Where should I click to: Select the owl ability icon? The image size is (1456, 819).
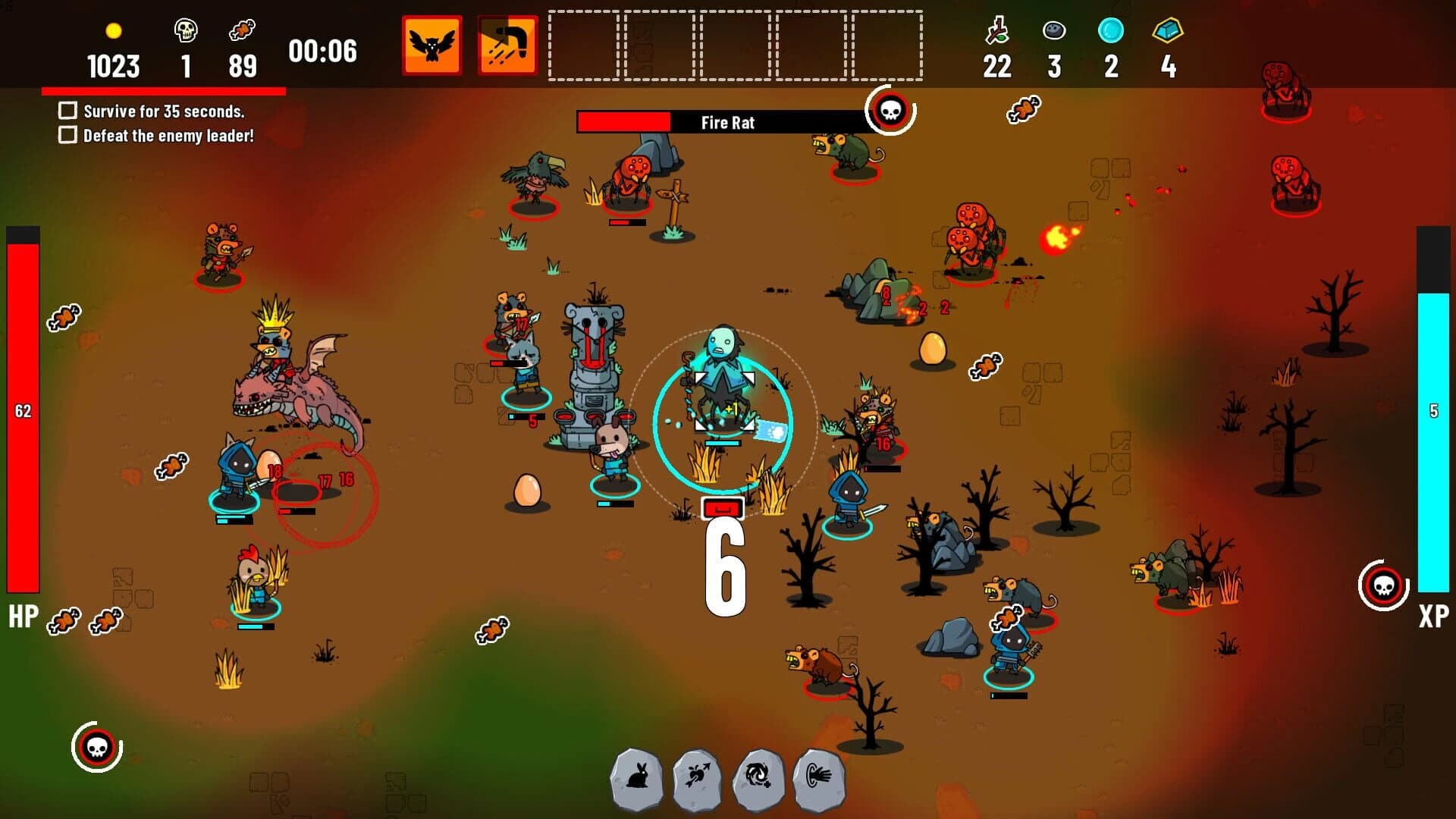(x=431, y=45)
